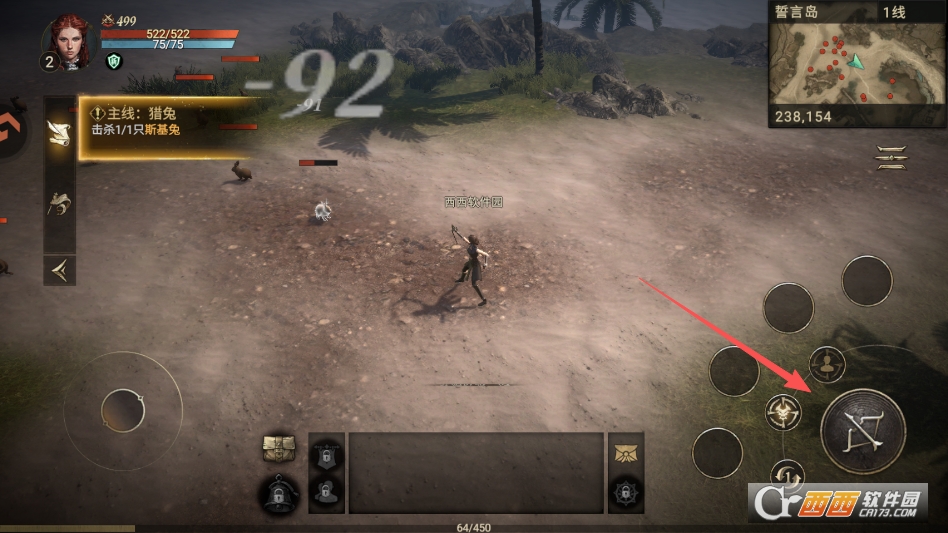This screenshot has width=948, height=533.
Task: Open the 誓言岛 minimap
Action: point(856,67)
